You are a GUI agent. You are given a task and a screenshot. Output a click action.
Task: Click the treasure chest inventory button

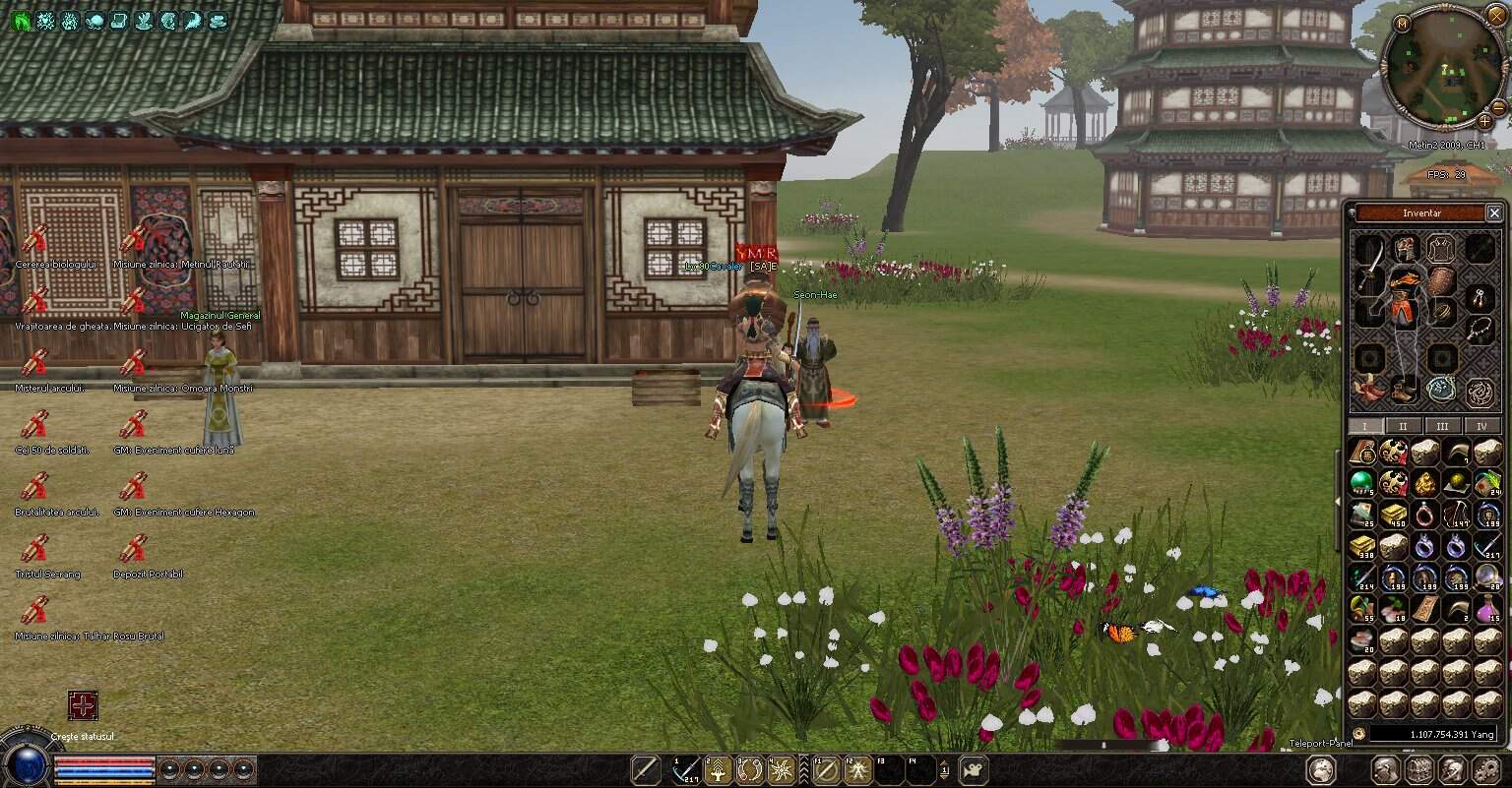tap(1418, 769)
